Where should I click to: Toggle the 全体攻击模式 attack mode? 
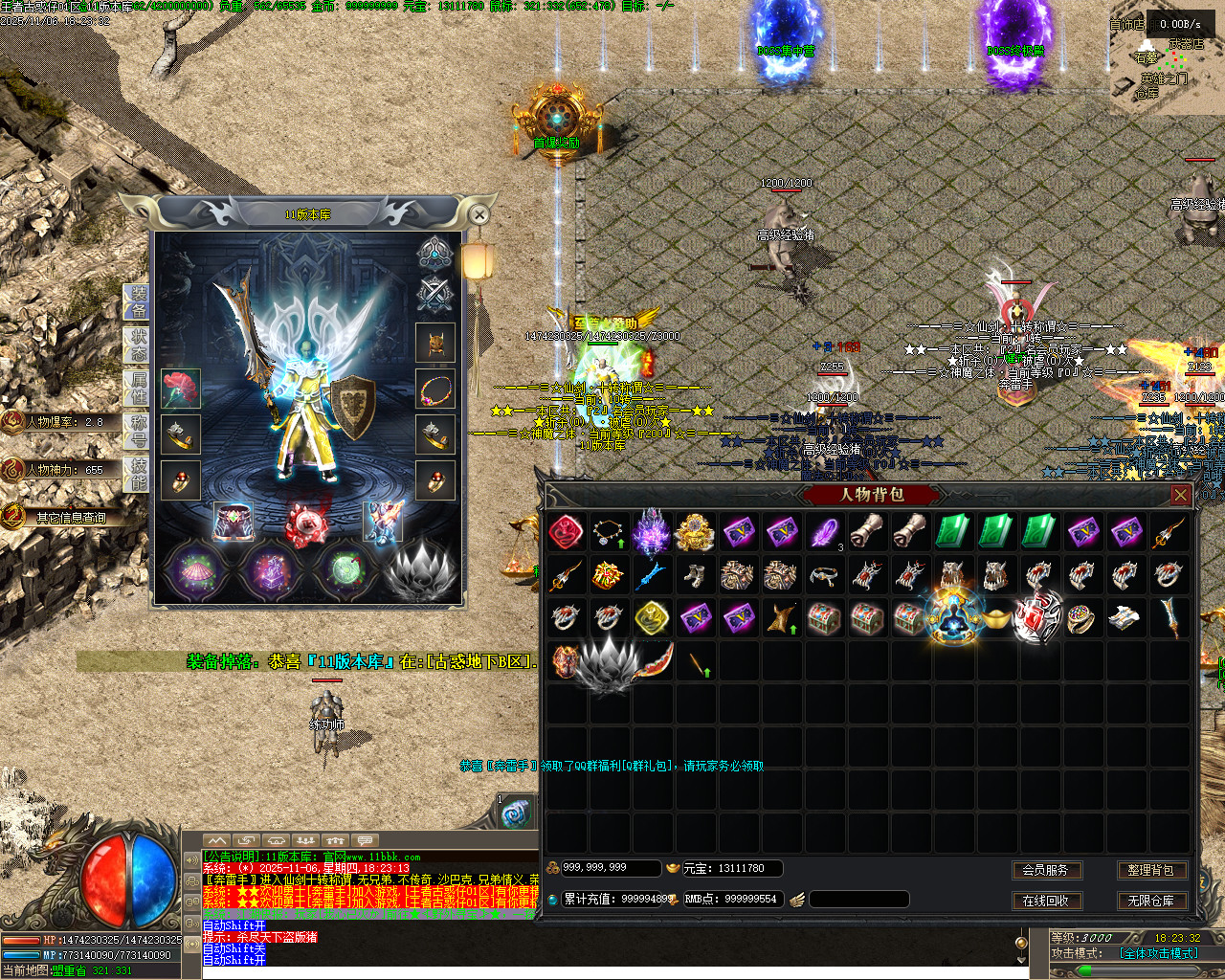pos(1158,953)
